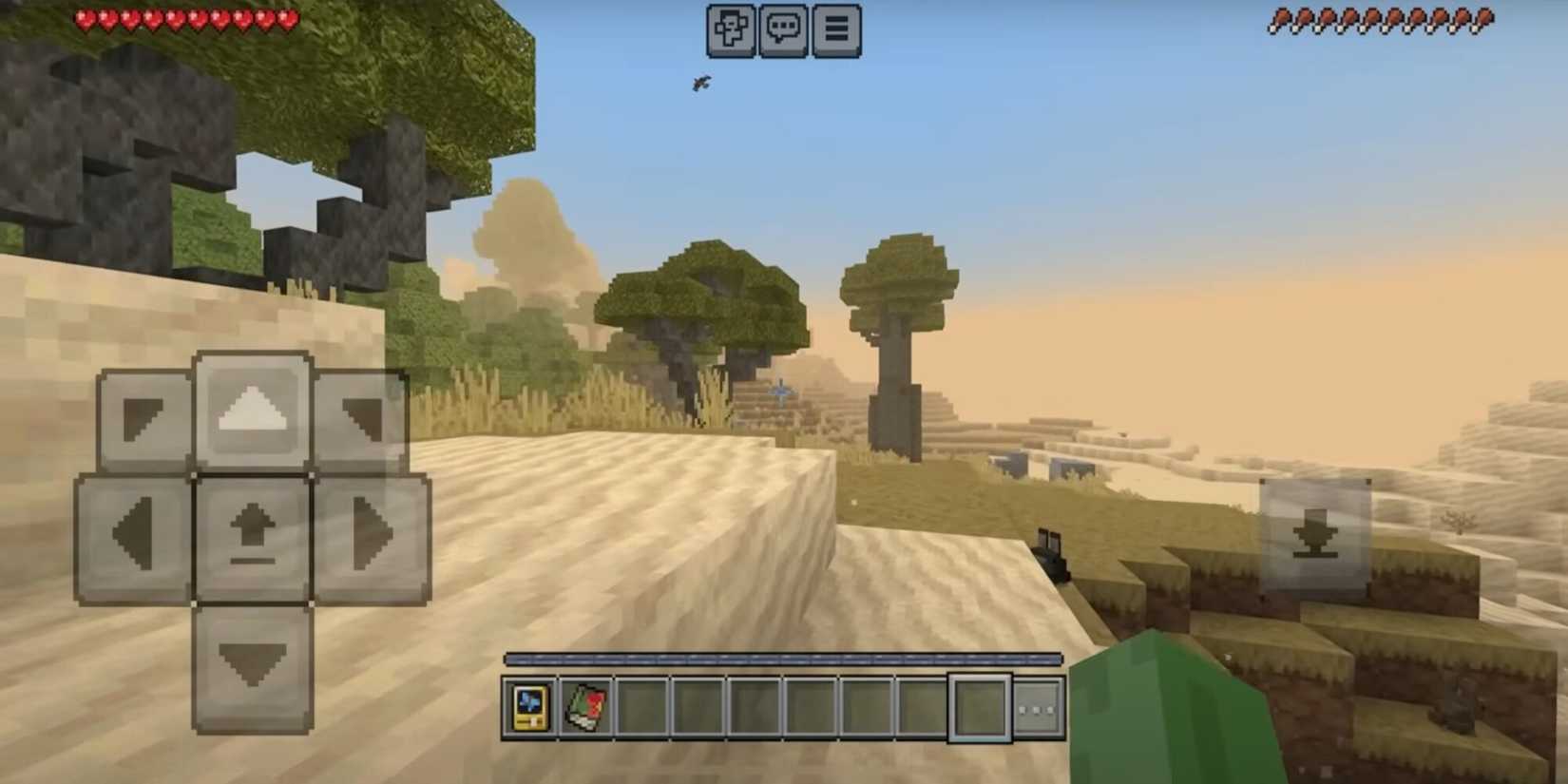Image resolution: width=1568 pixels, height=784 pixels.
Task: Select the third hotbar slot
Action: click(x=641, y=707)
